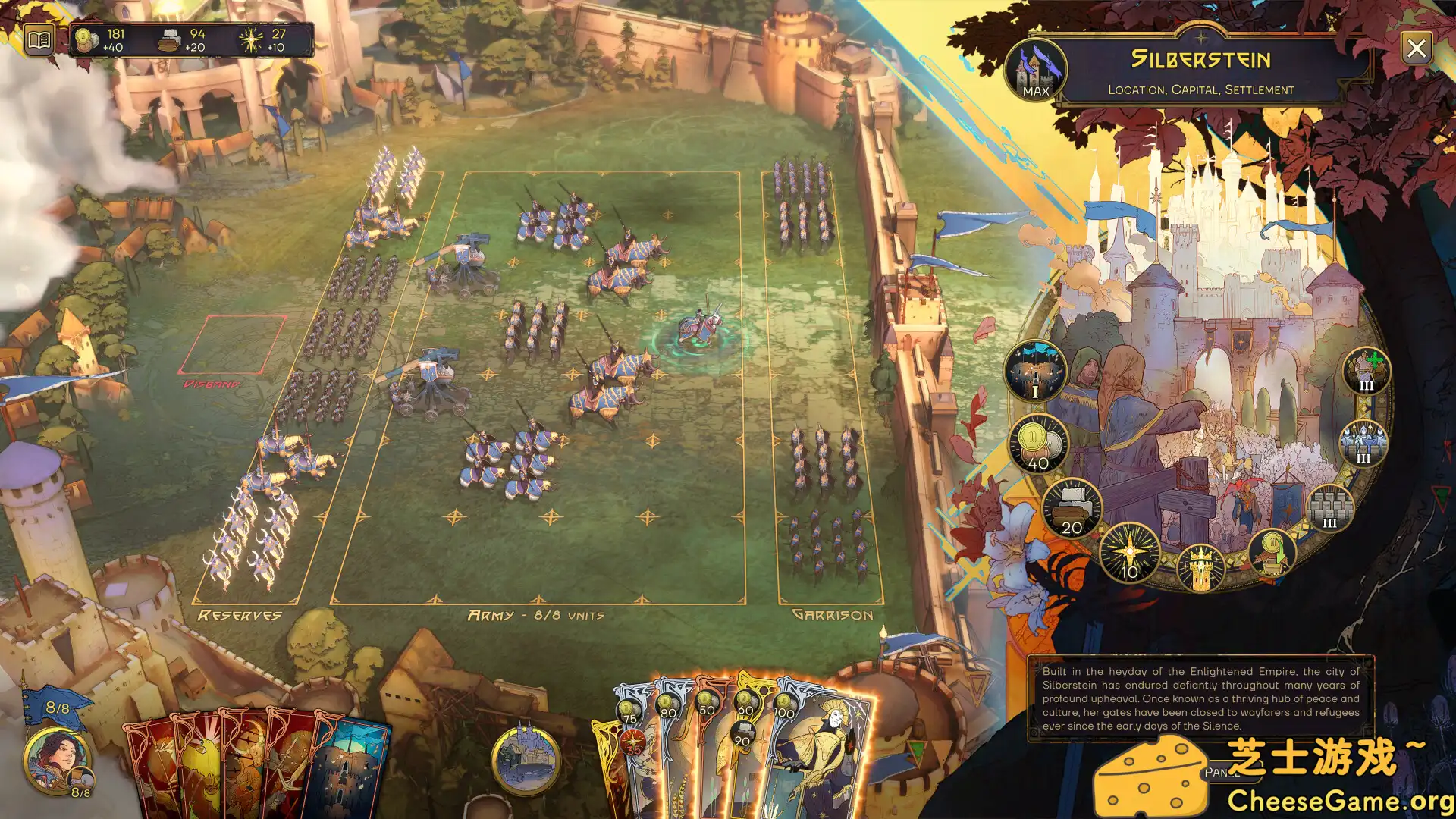Click the round castle town medallion
The image size is (1456, 819).
(526, 759)
